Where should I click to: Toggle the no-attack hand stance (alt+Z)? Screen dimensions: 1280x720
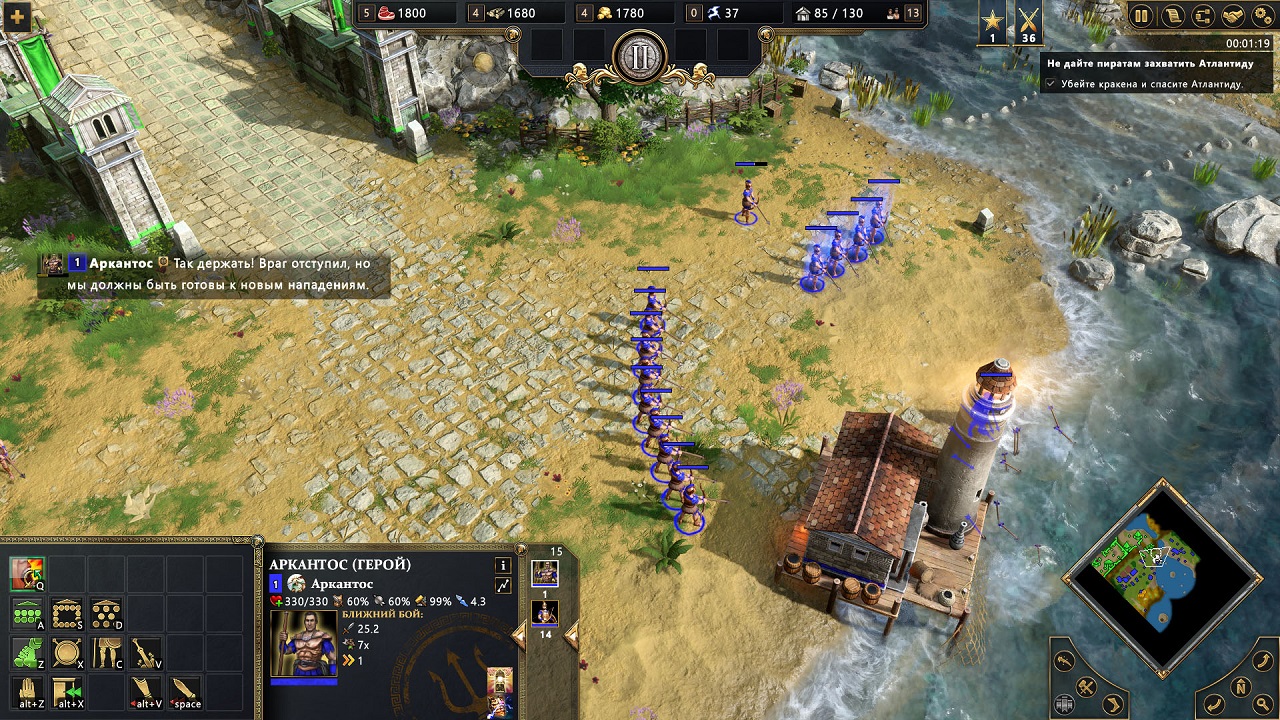pos(26,691)
